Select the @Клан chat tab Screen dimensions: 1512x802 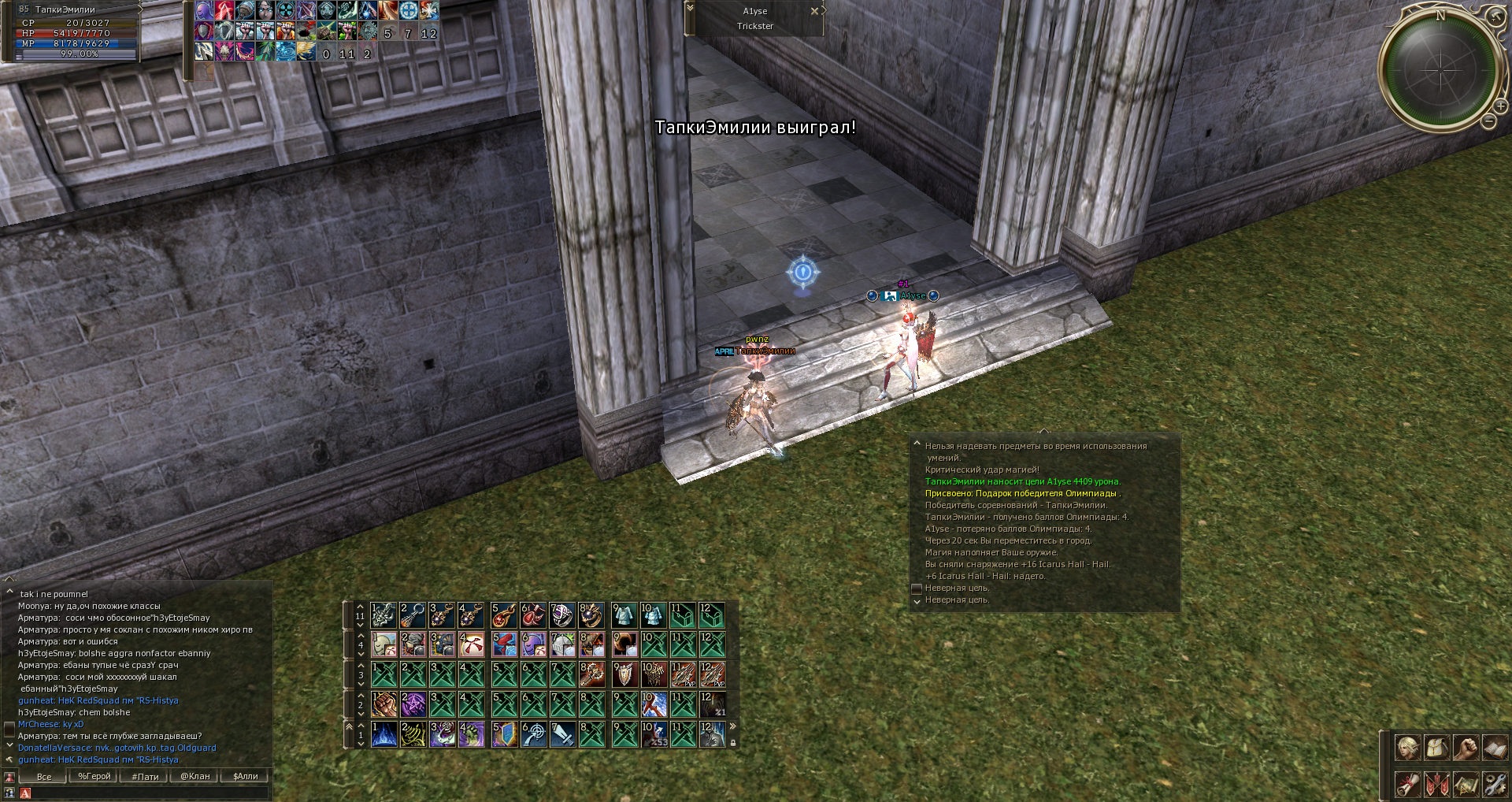(x=195, y=776)
